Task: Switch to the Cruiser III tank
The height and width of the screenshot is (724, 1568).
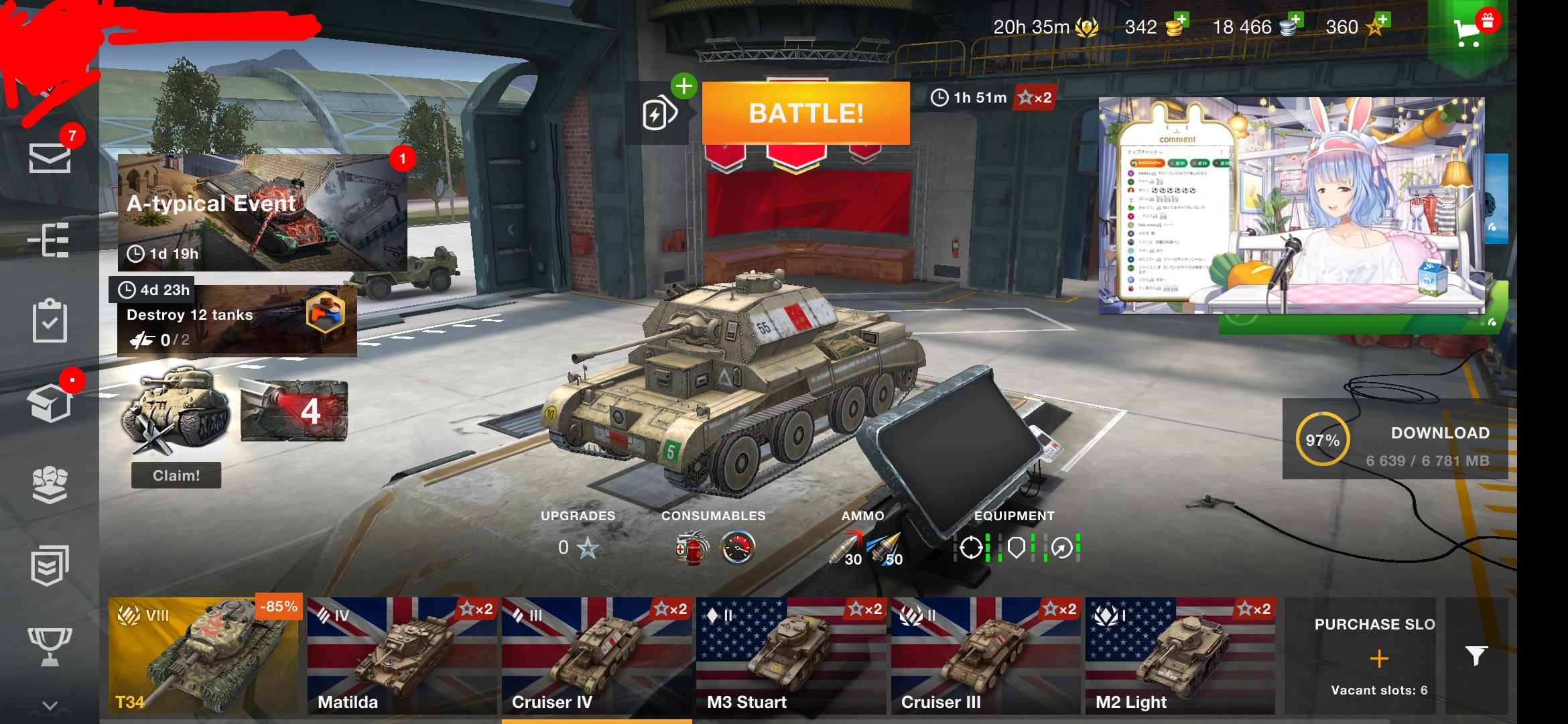Action: tap(986, 655)
